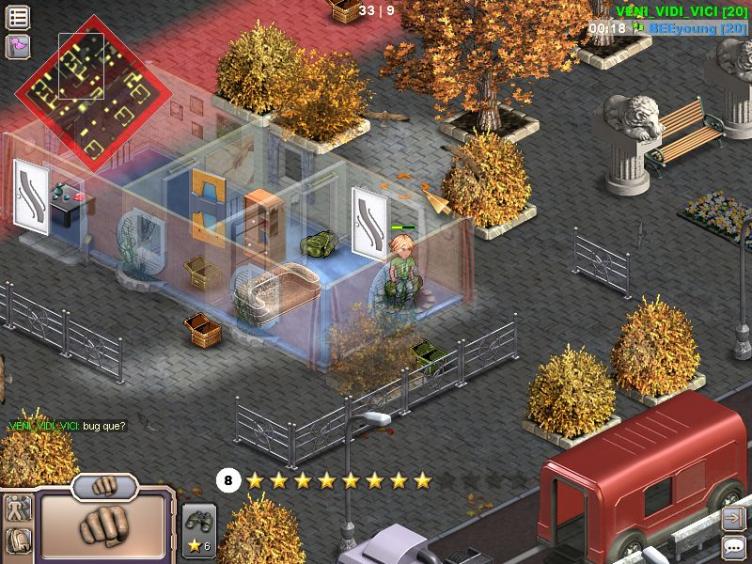Select the large fist weapon slot
Screen dimensions: 752x564
[104, 524]
